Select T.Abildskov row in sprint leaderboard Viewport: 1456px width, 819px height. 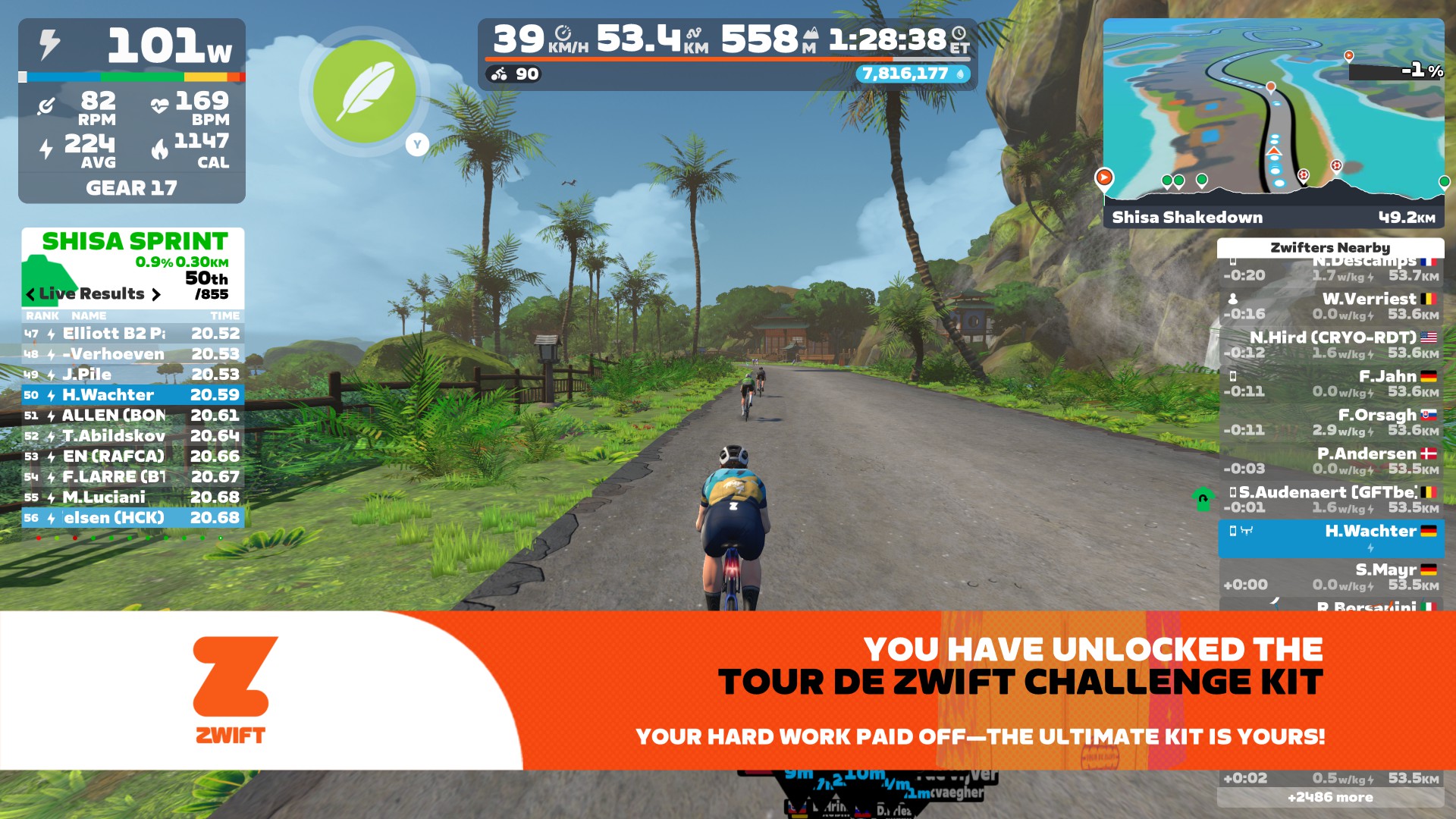pyautogui.click(x=133, y=436)
